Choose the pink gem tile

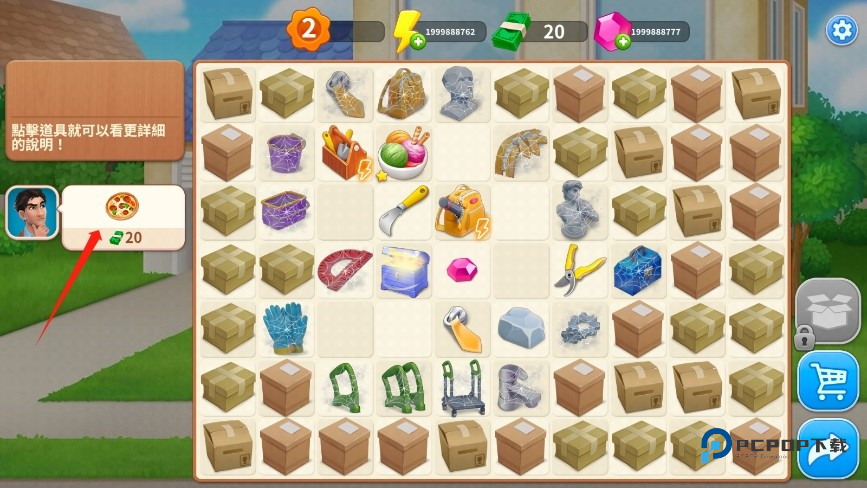[462, 269]
